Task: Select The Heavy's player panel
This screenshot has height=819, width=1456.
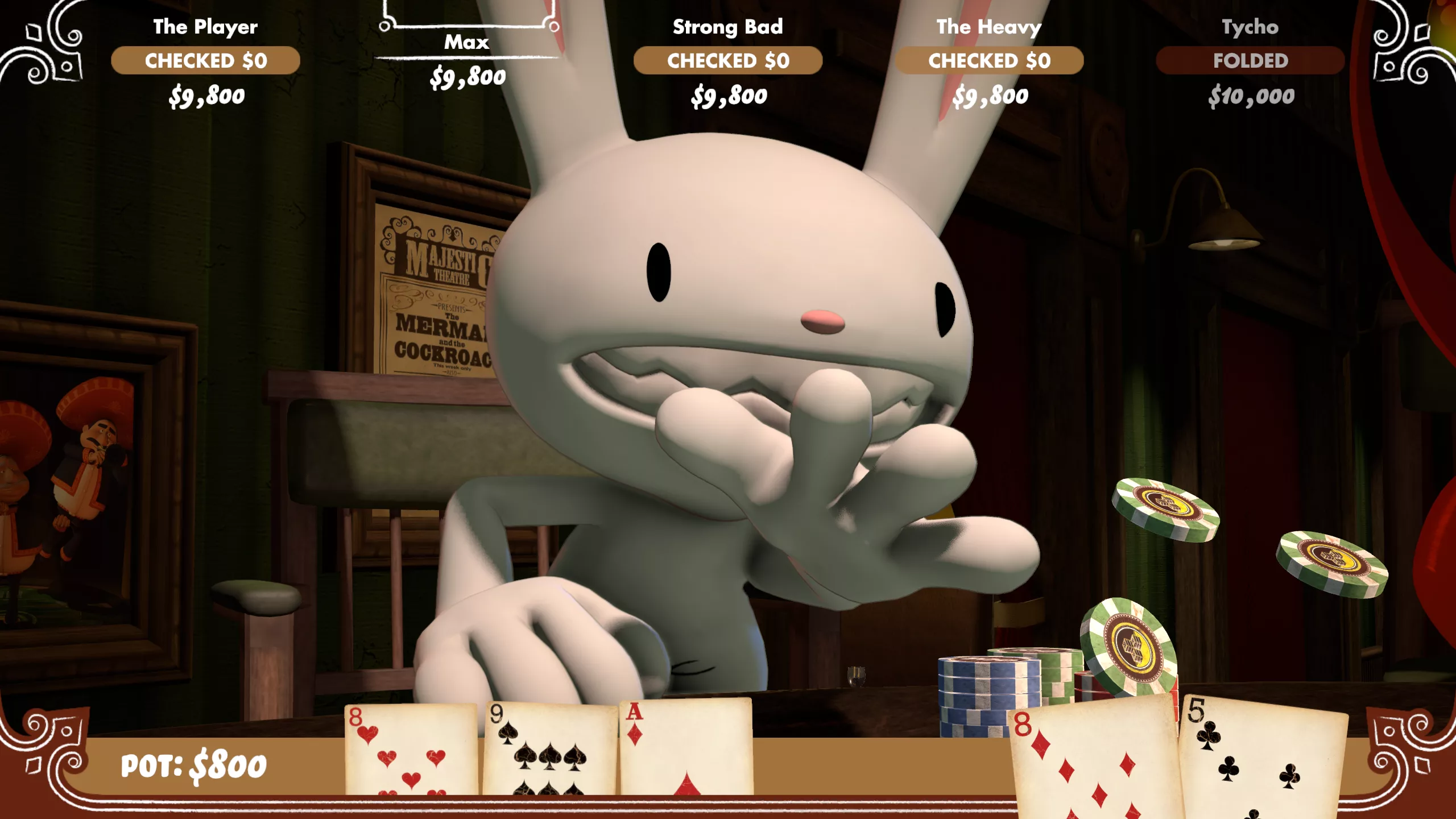Action: (989, 61)
